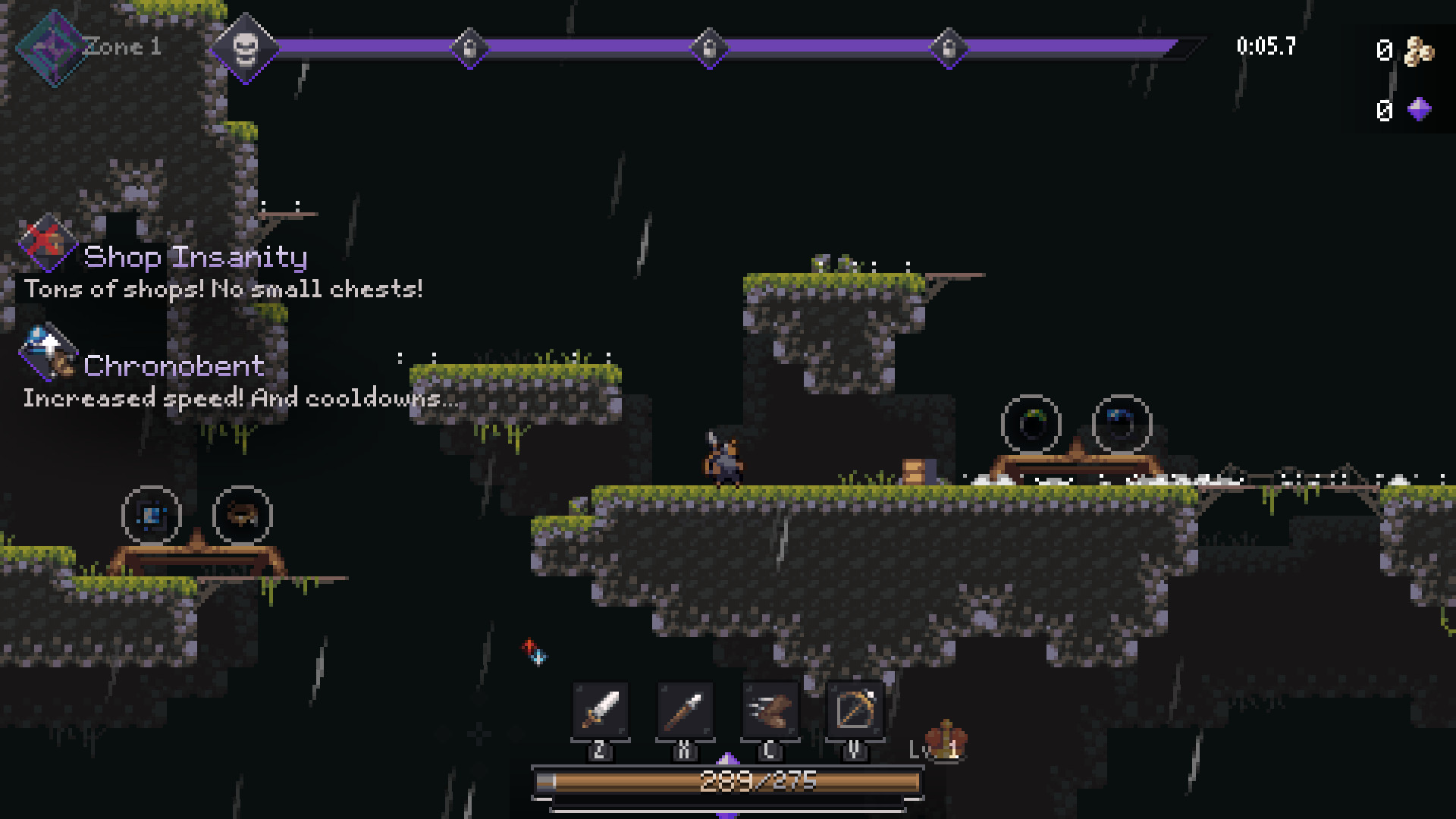The image size is (1456, 819).
Task: Click the green shop item in the circle
Action: [1032, 425]
